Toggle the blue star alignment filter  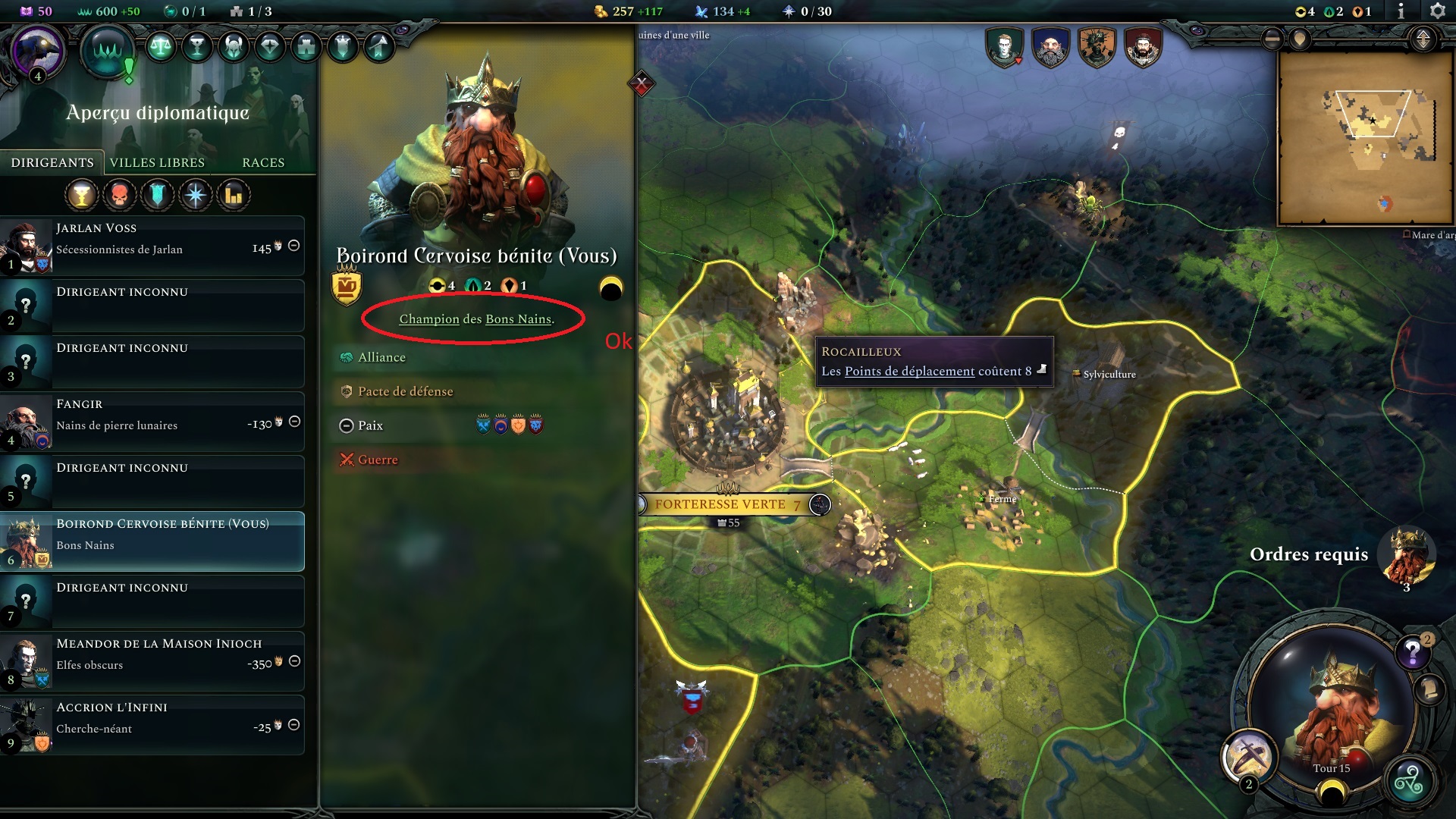click(x=196, y=195)
